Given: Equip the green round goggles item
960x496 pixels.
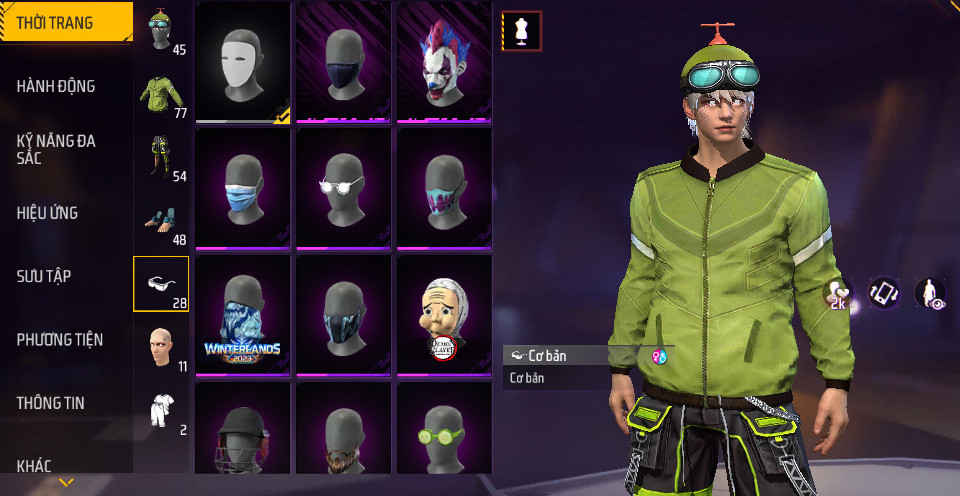Looking at the screenshot, I should pos(445,436).
